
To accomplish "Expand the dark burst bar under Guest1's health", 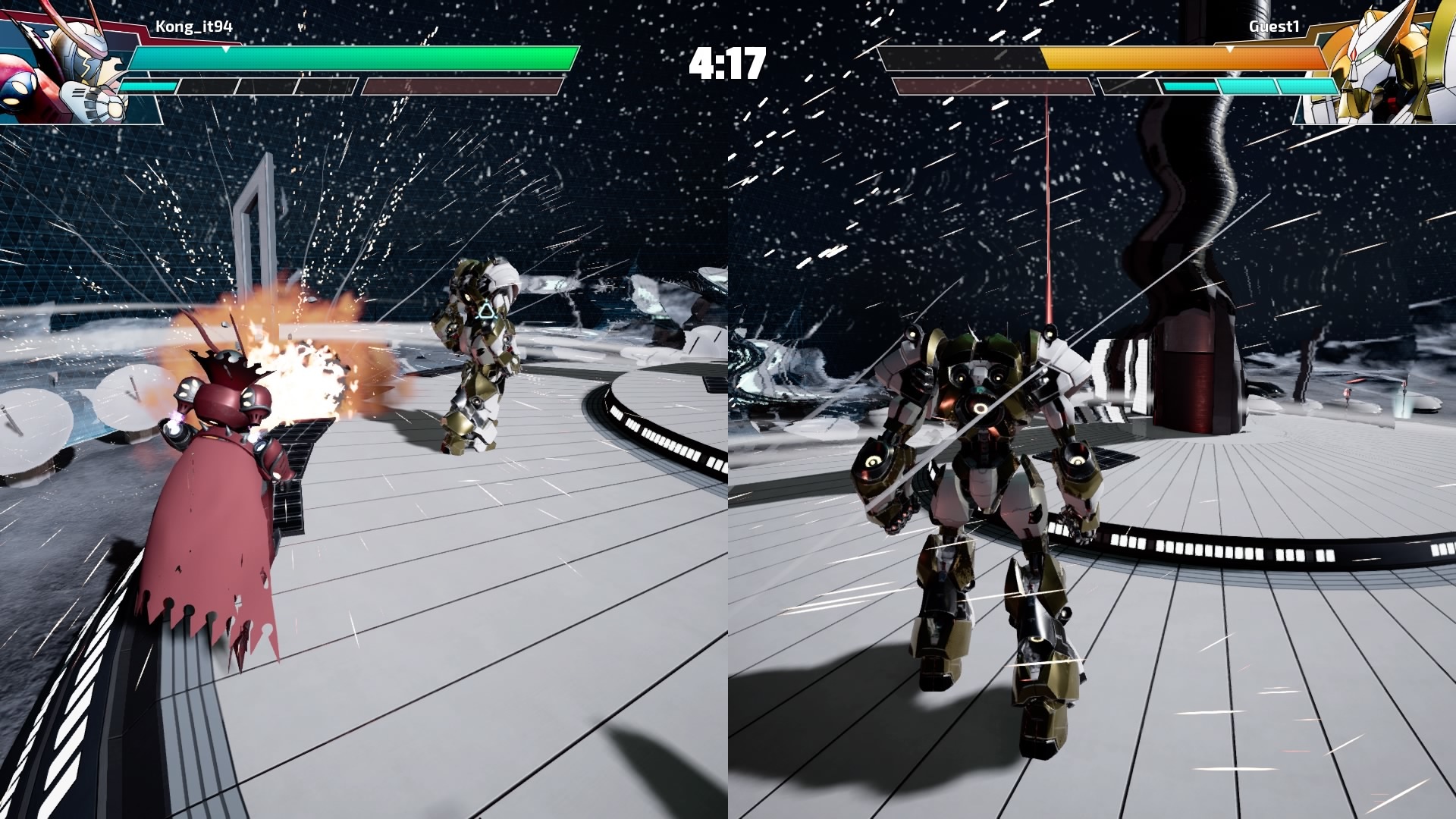I will click(x=994, y=86).
